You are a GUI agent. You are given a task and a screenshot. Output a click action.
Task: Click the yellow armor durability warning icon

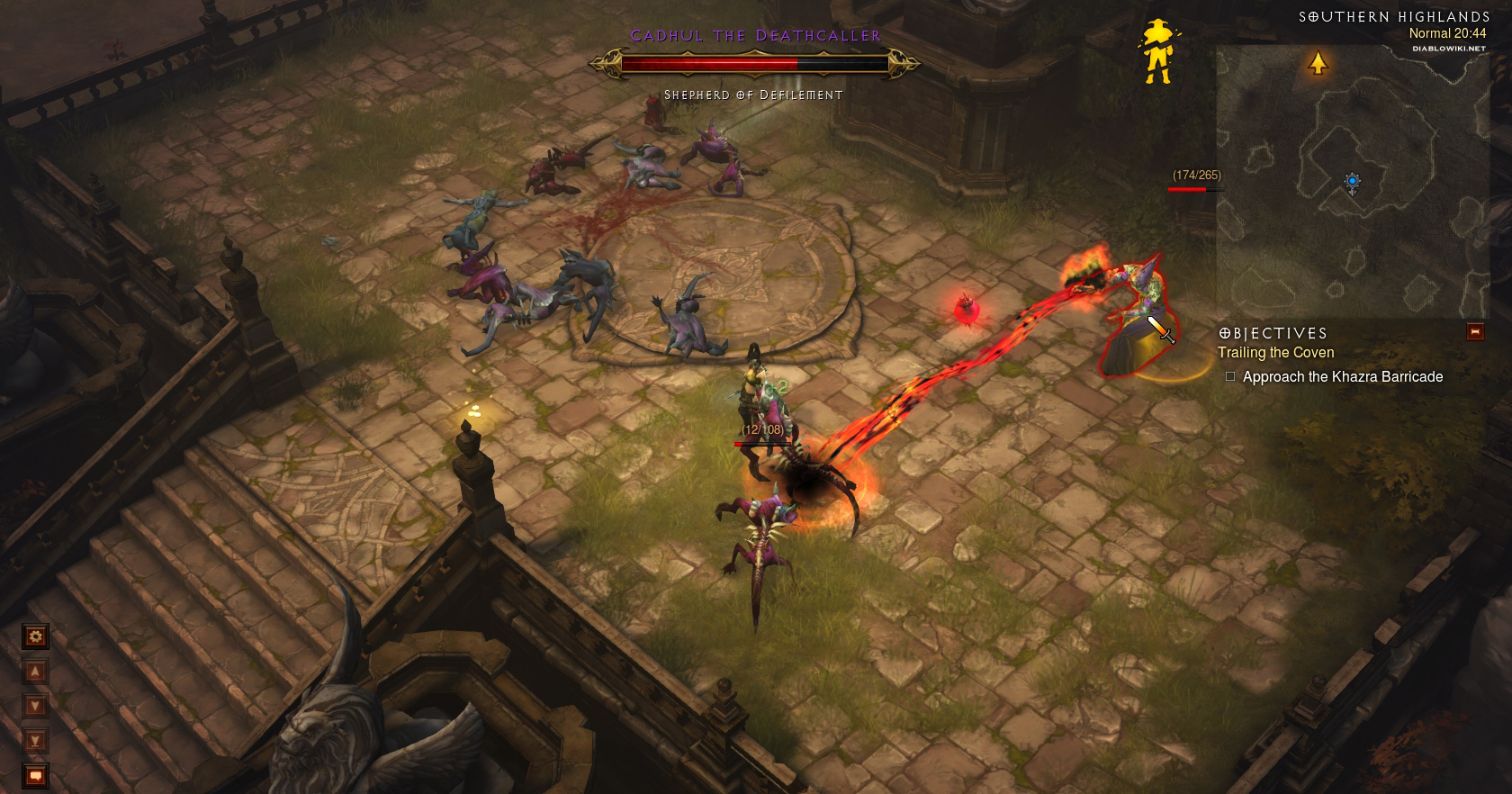tap(1156, 52)
